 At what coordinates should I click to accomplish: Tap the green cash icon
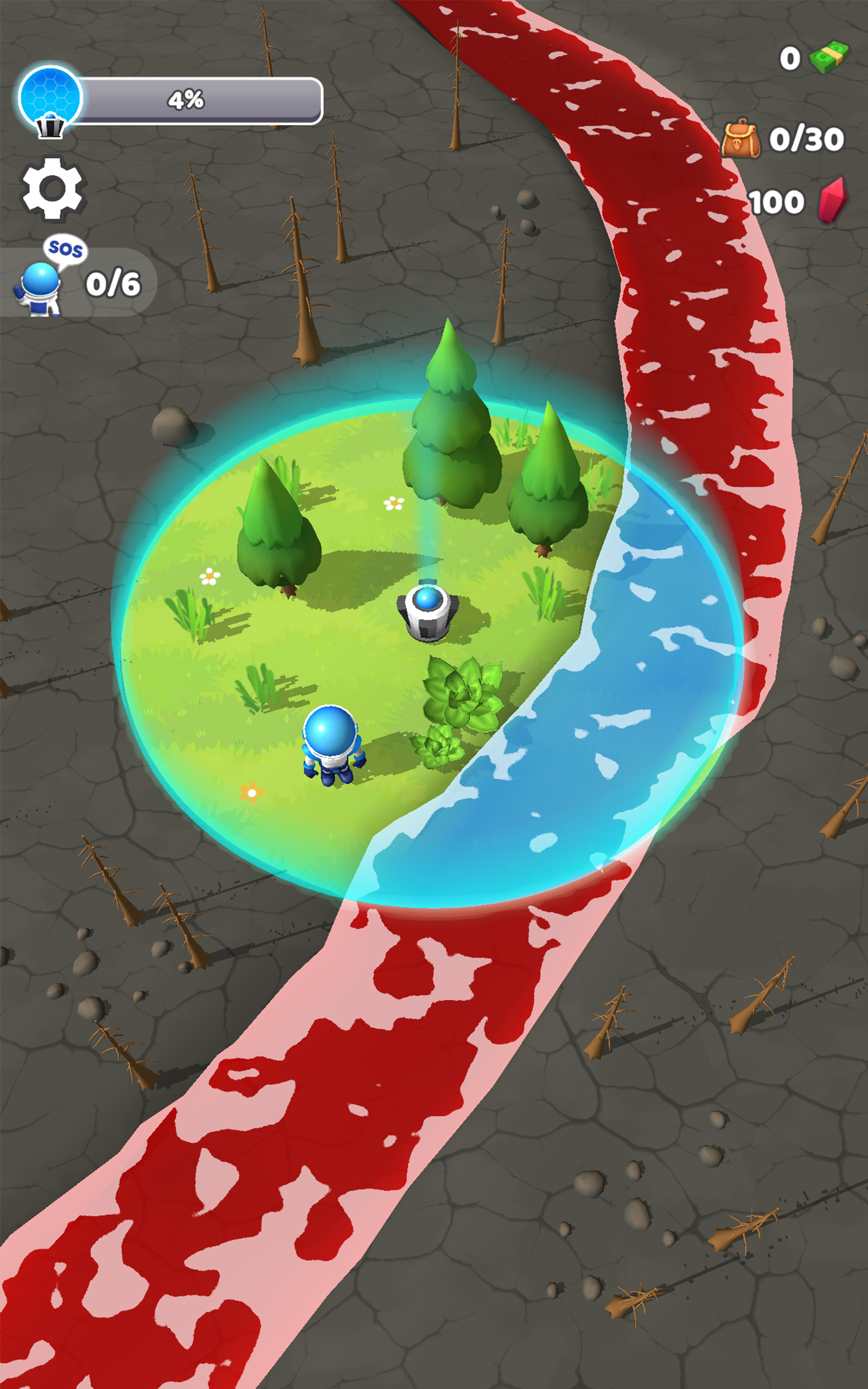tap(828, 58)
